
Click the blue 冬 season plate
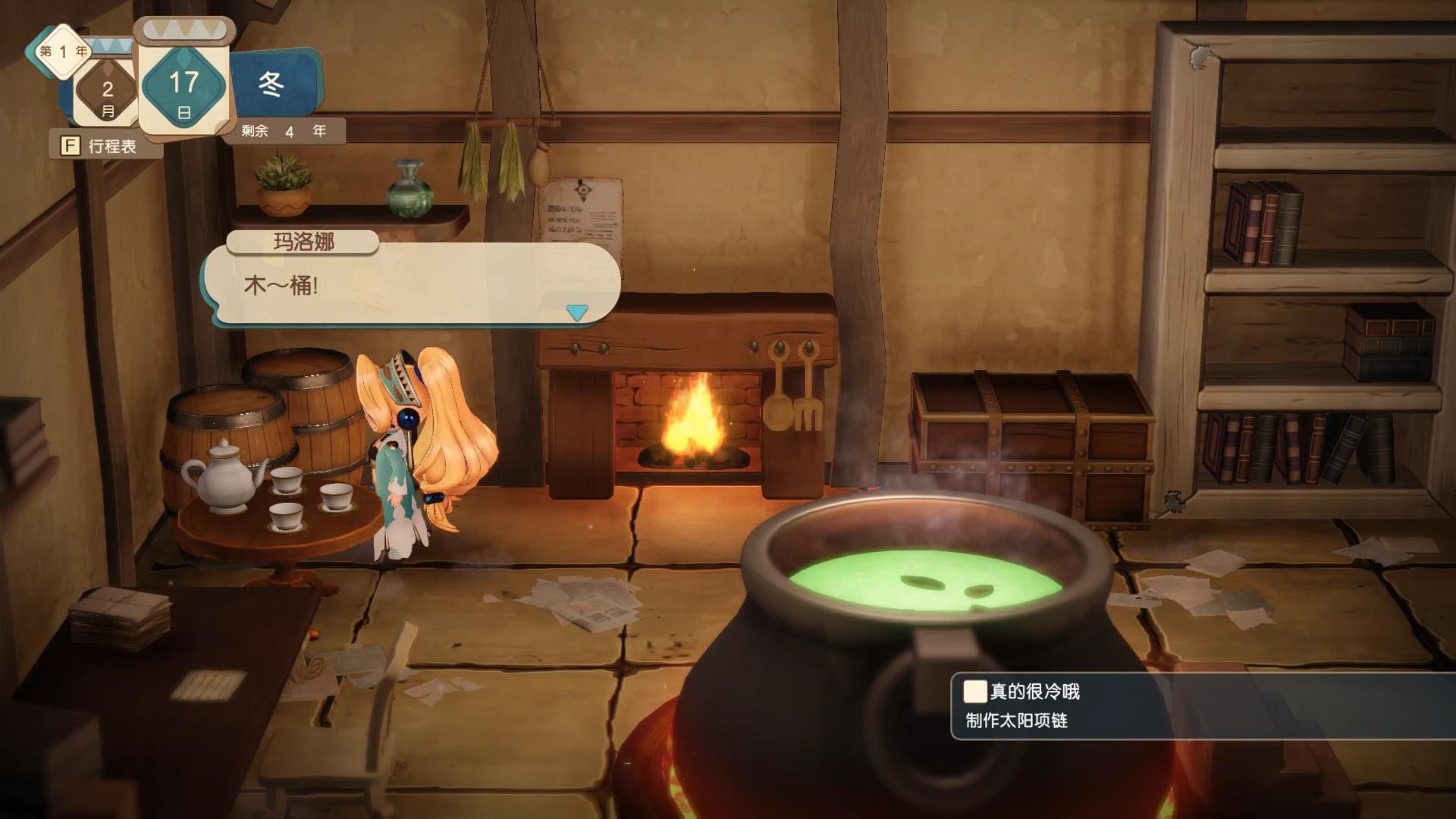coord(276,85)
